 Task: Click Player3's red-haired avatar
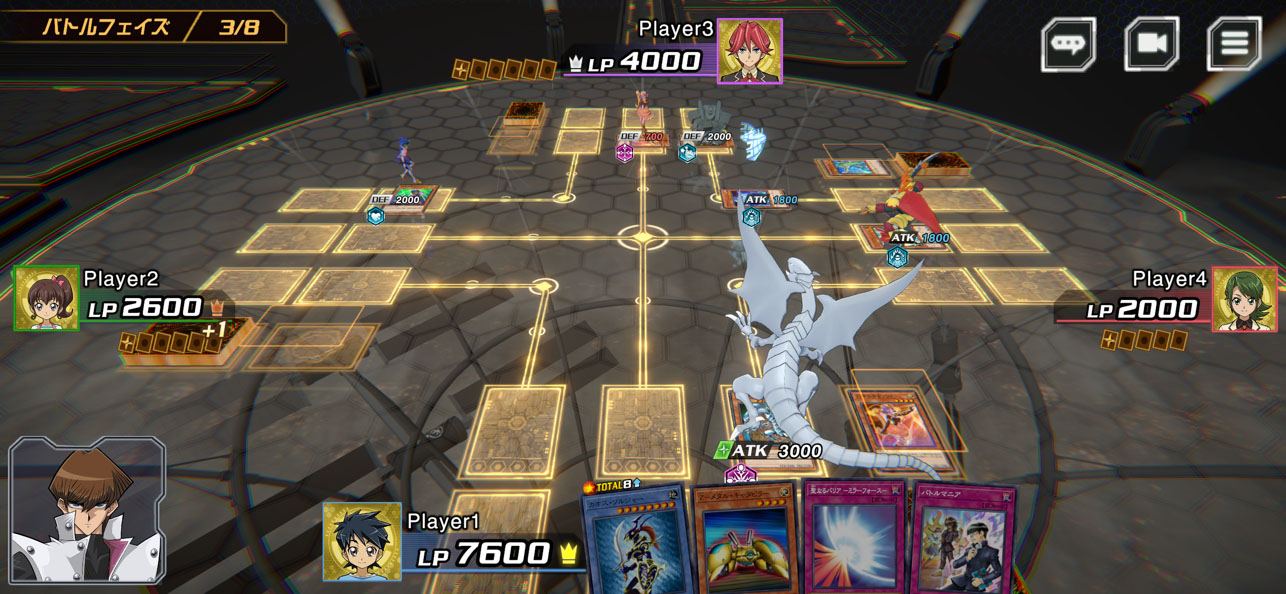749,50
